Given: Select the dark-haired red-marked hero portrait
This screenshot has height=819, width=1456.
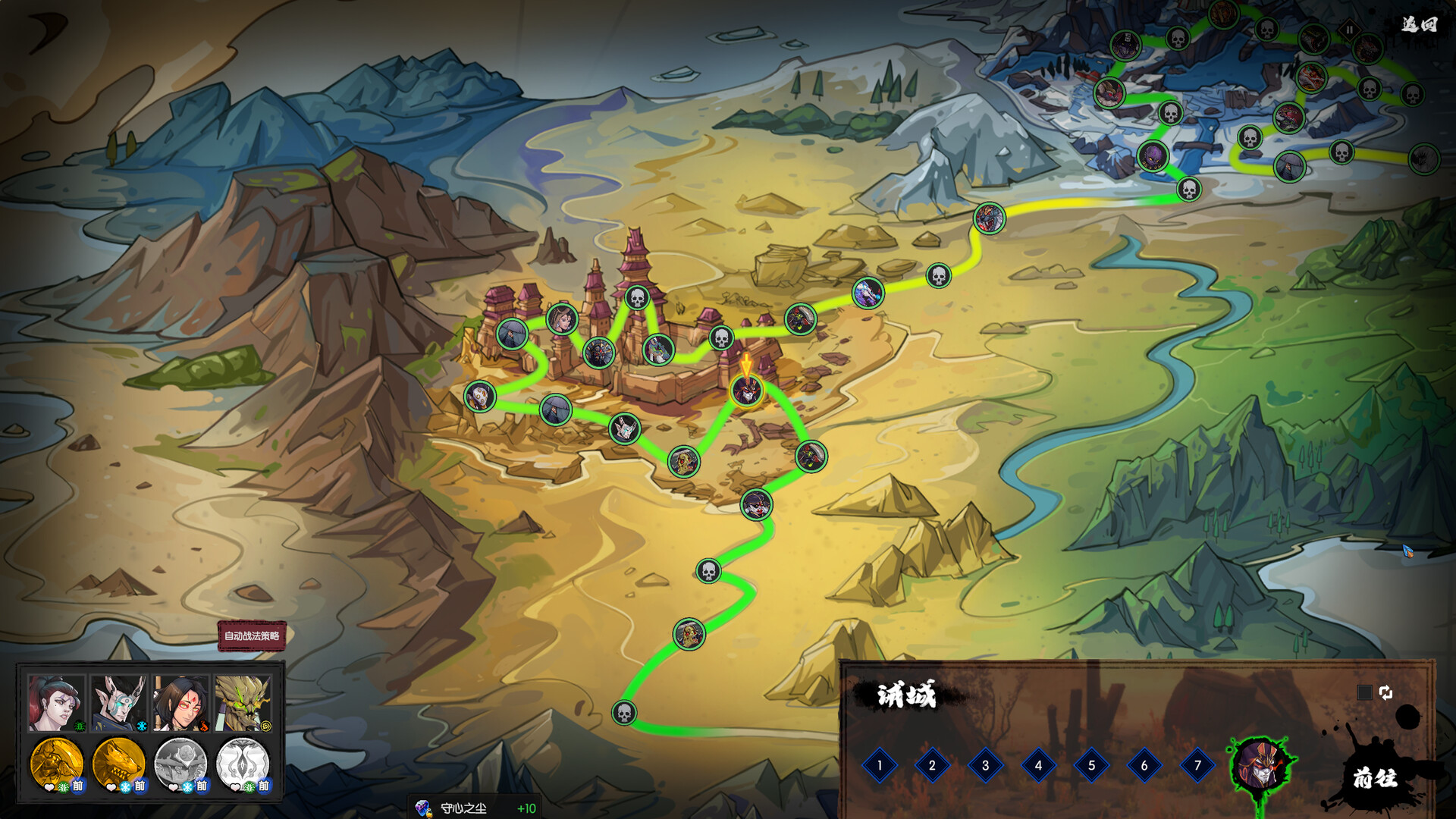Looking at the screenshot, I should click(x=180, y=704).
